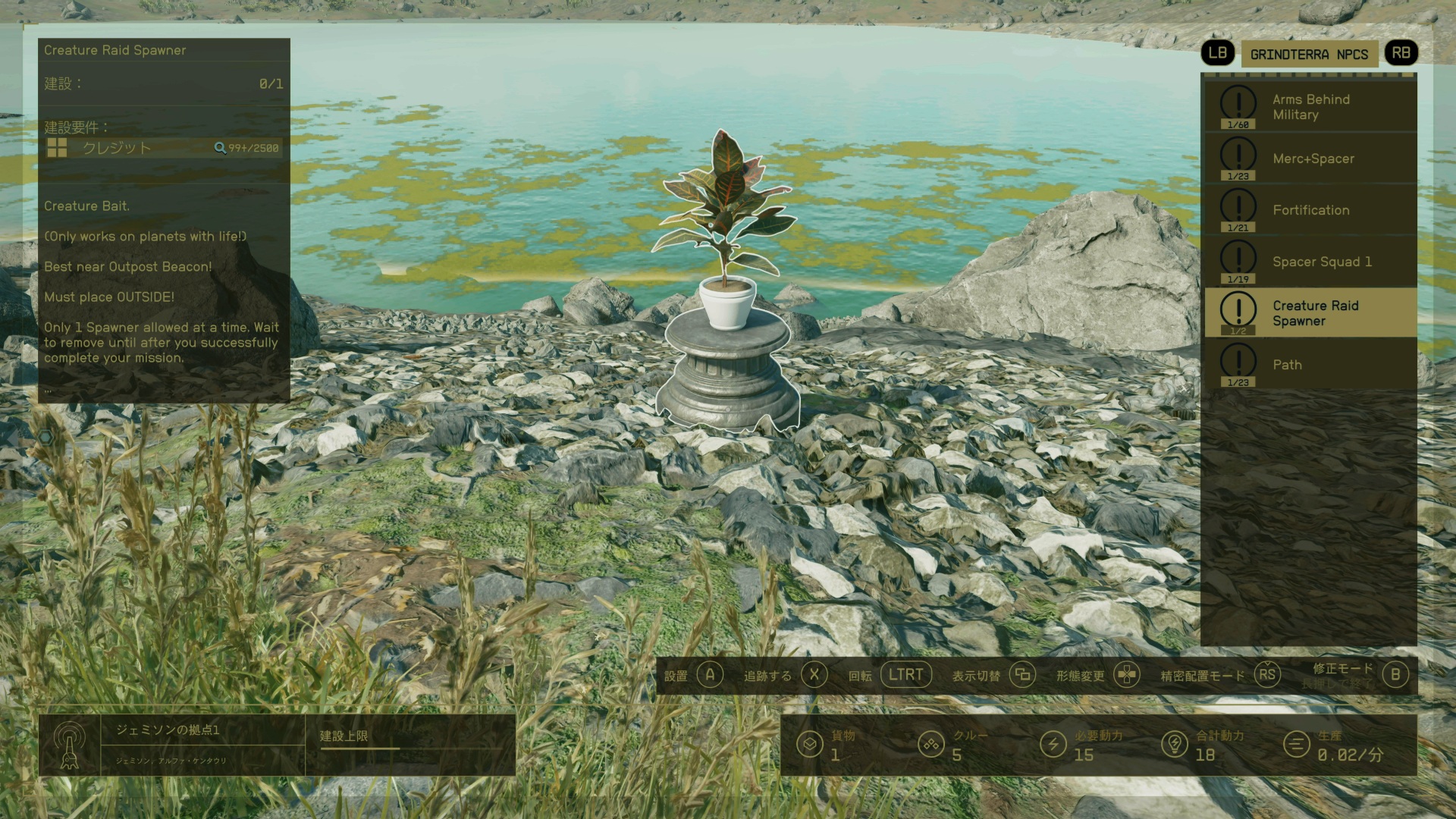Choose the Path build item
The width and height of the screenshot is (1456, 819).
tap(1310, 365)
